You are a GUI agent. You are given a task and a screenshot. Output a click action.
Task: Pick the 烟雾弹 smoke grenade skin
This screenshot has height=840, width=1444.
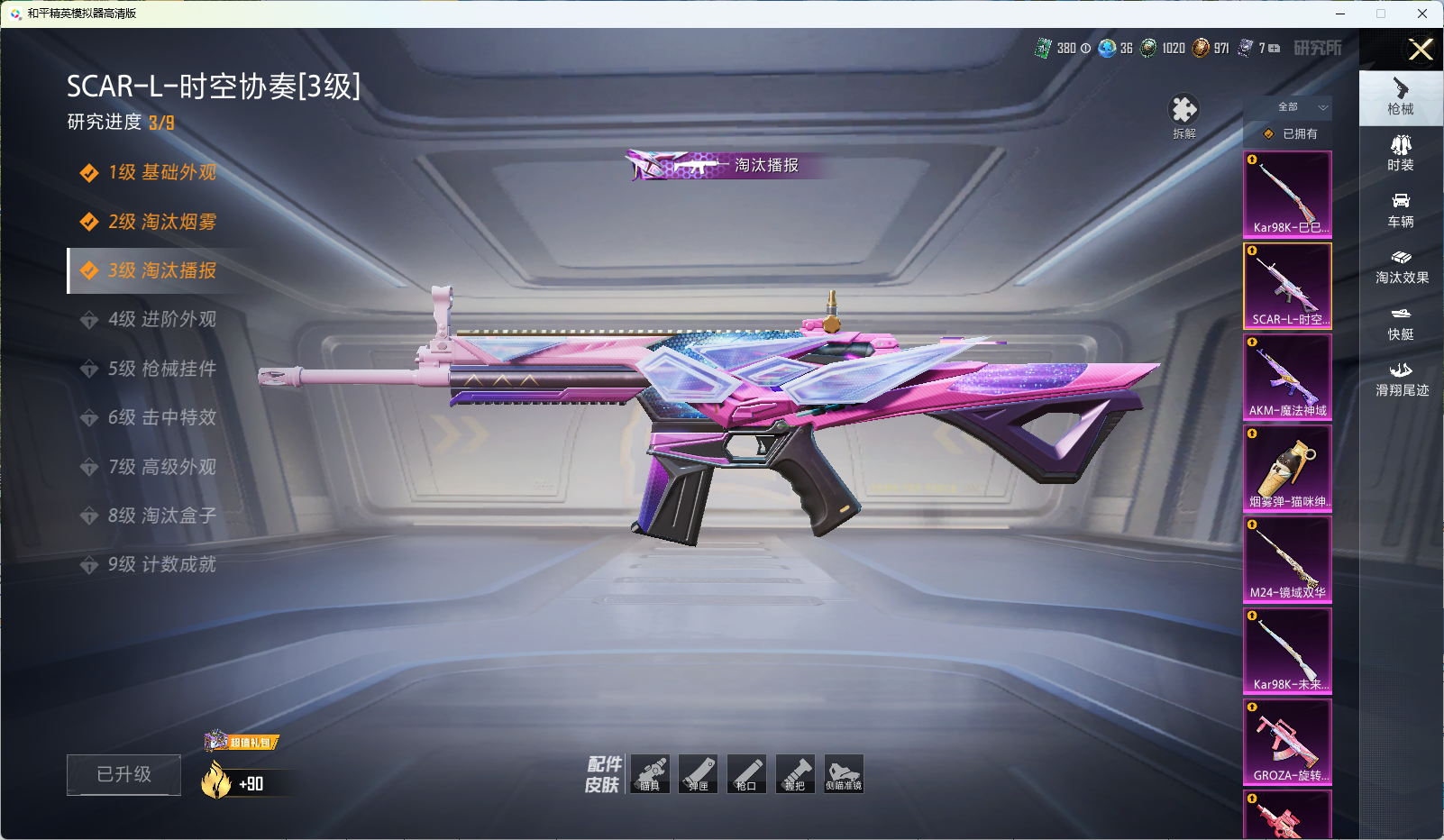point(1287,468)
